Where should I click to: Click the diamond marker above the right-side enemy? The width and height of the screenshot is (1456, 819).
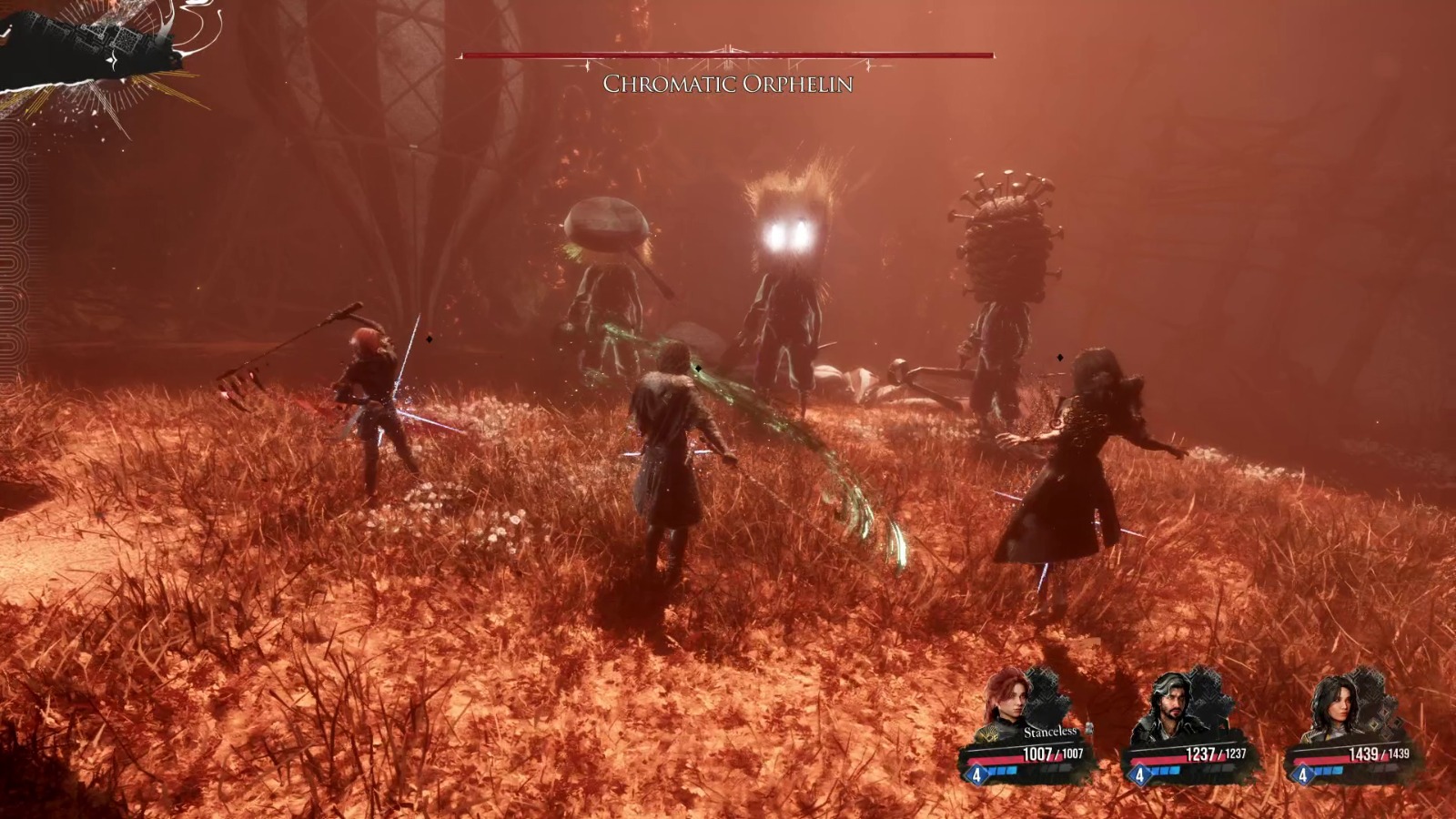click(x=1058, y=356)
